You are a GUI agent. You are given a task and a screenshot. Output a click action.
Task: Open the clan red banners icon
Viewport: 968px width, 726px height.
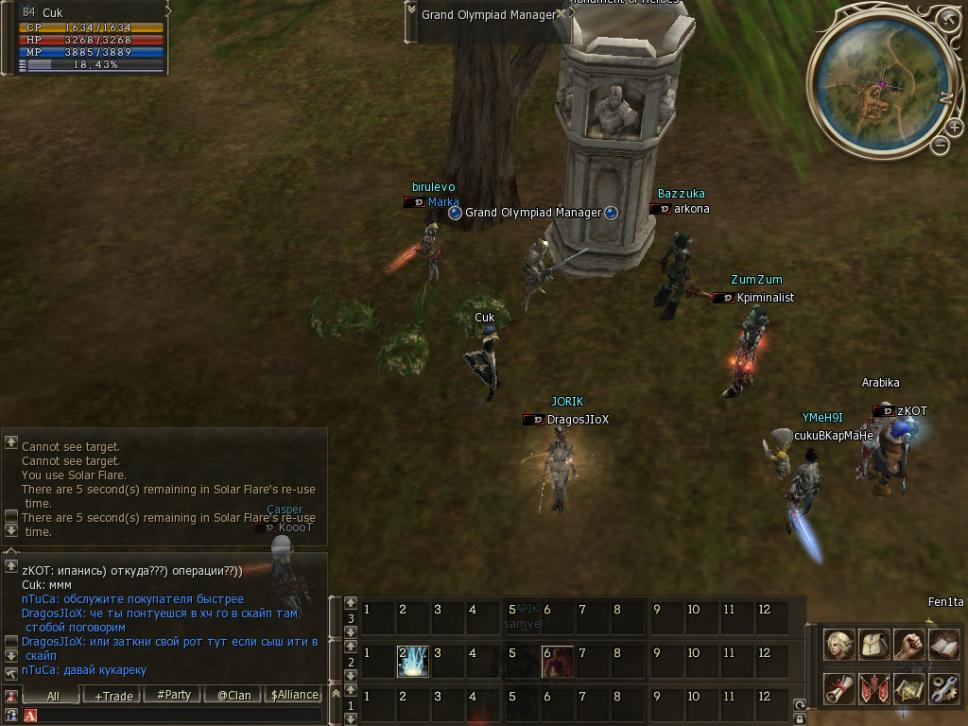(874, 688)
